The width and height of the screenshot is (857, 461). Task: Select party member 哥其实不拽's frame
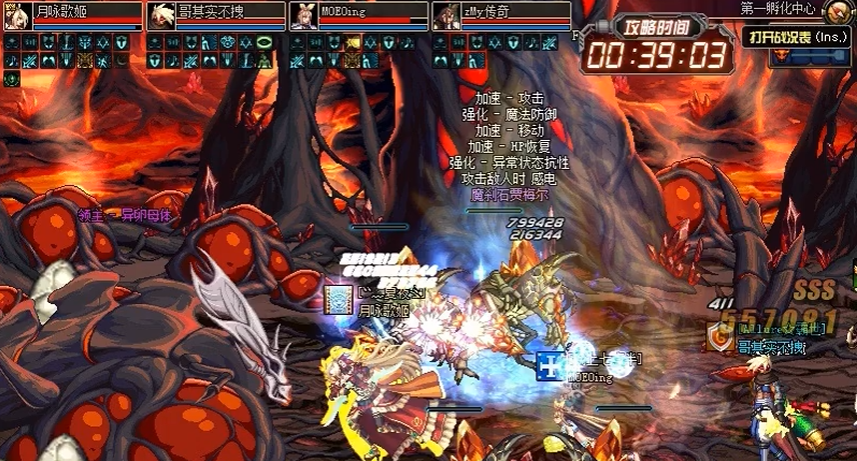click(x=214, y=14)
